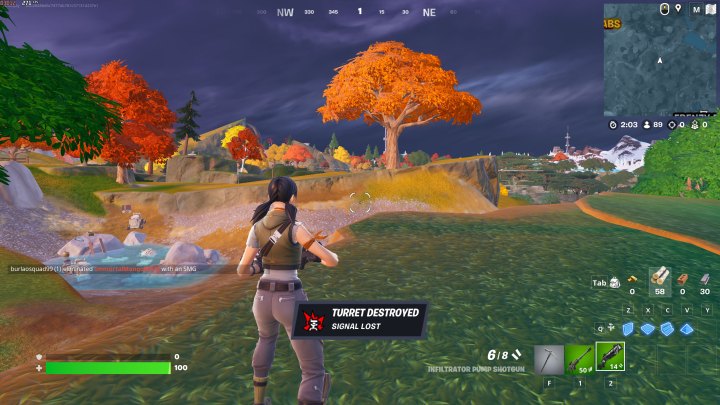Click the folded map icon above minimap
The image size is (720, 405).
tap(711, 9)
